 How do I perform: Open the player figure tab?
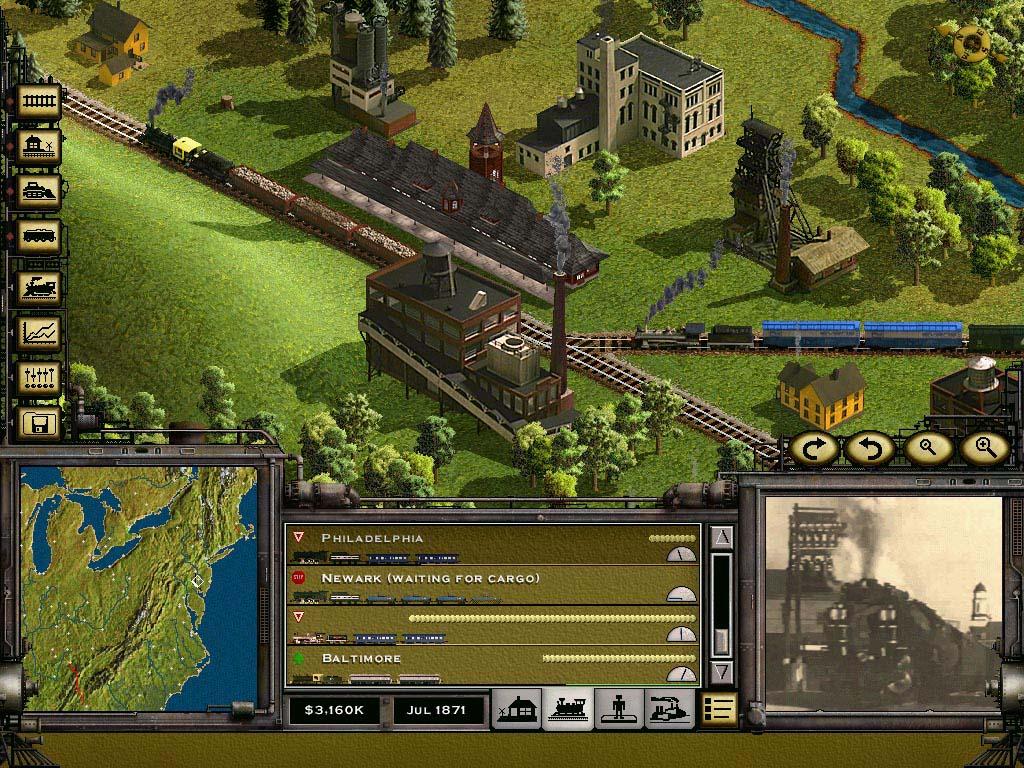[x=619, y=709]
